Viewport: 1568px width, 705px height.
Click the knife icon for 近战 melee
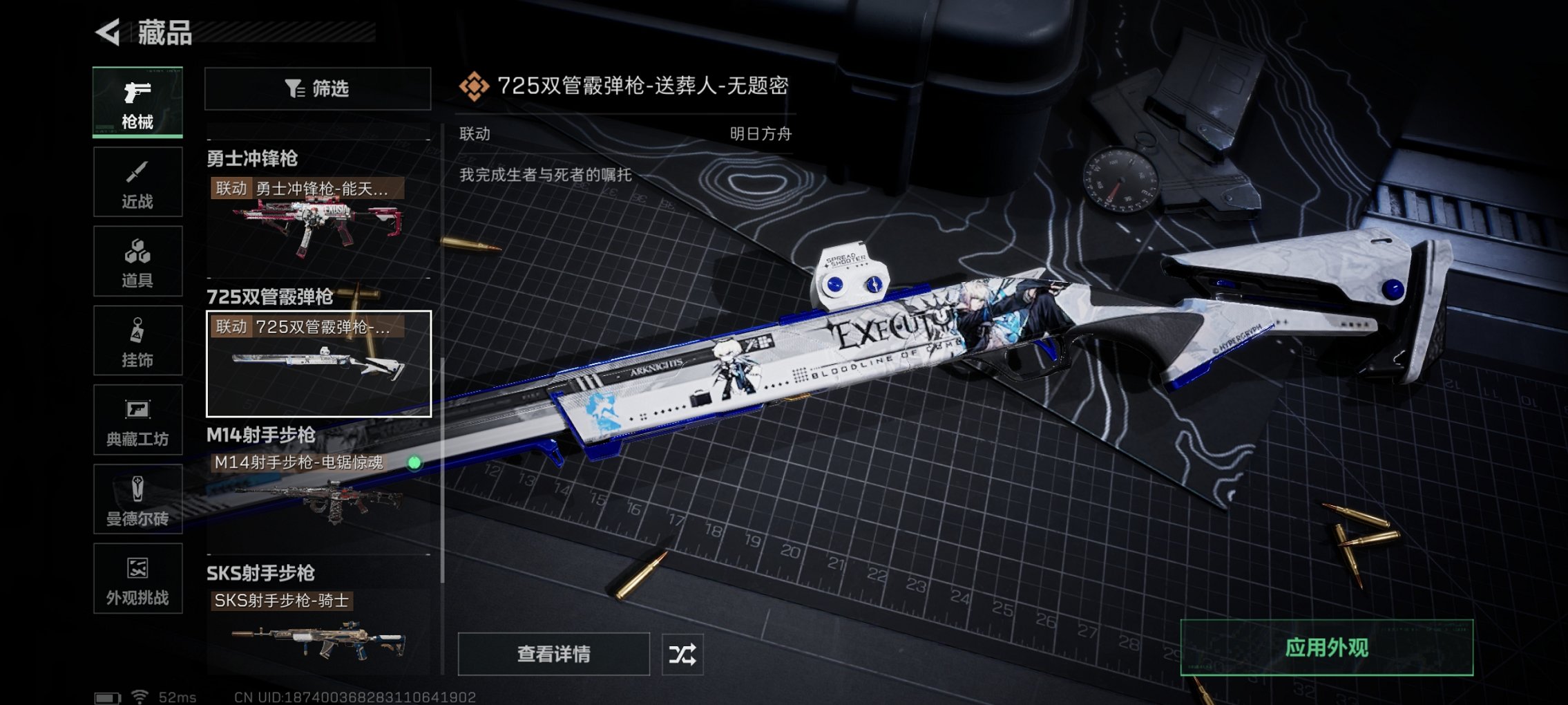[x=137, y=173]
